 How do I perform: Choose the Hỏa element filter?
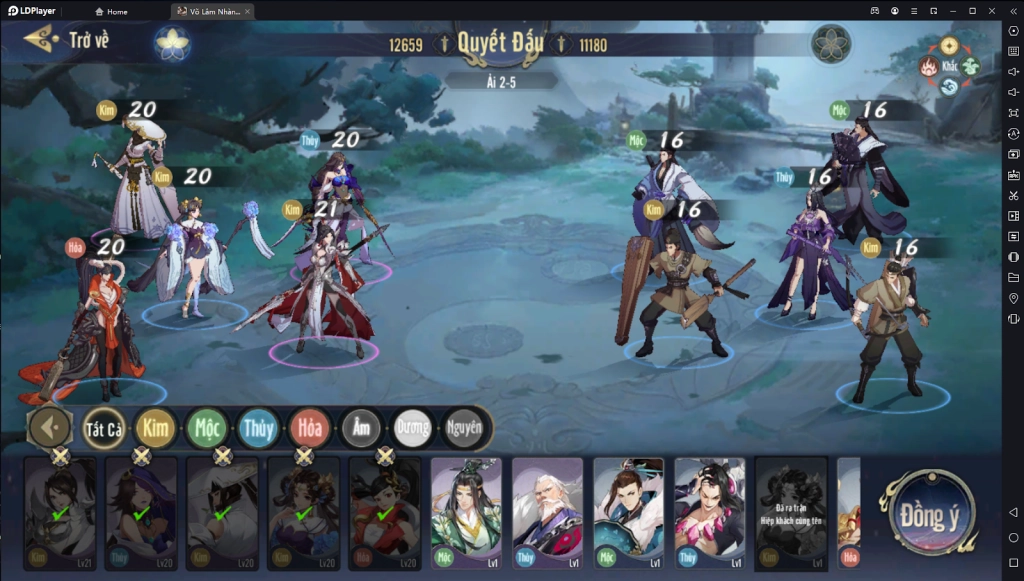click(310, 428)
